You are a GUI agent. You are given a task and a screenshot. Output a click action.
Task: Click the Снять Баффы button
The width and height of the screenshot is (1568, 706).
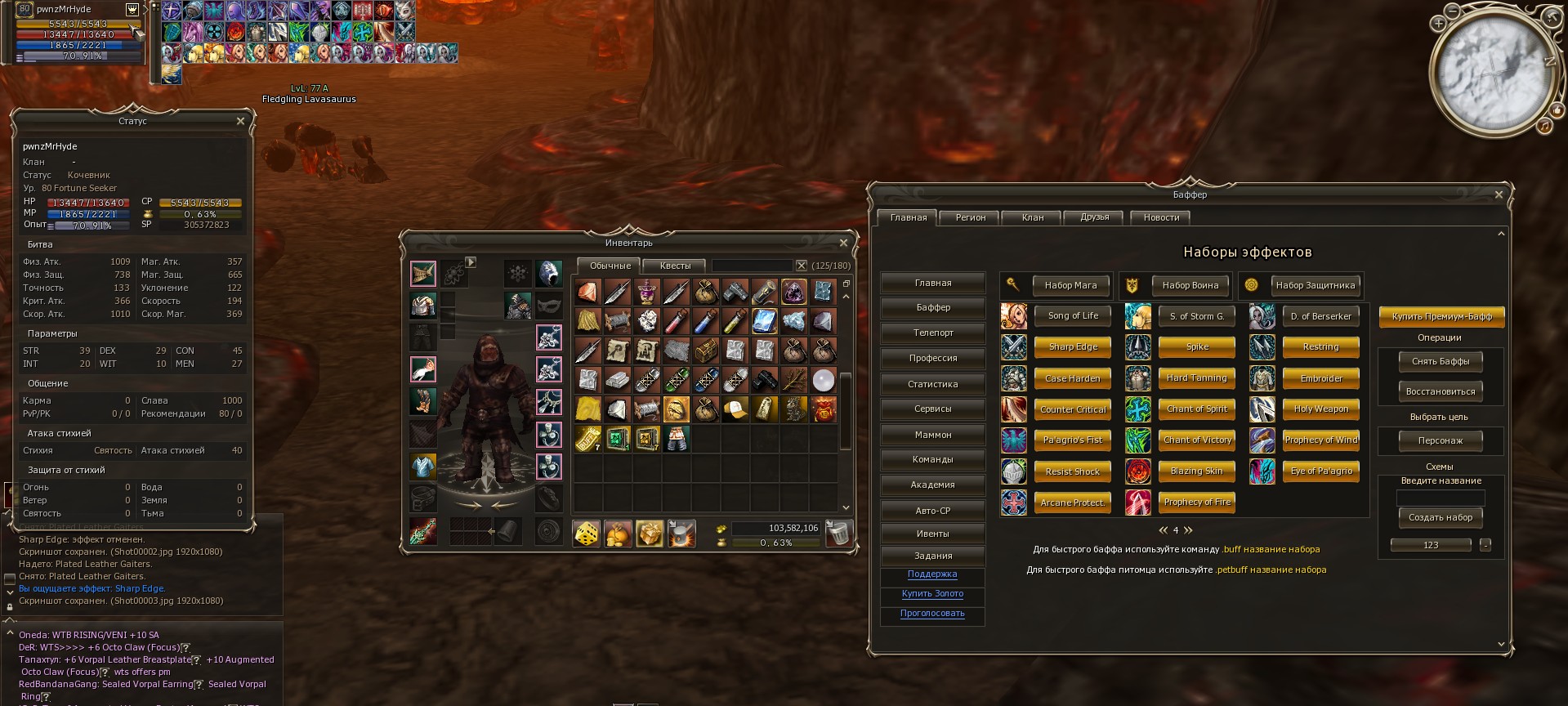point(1441,361)
